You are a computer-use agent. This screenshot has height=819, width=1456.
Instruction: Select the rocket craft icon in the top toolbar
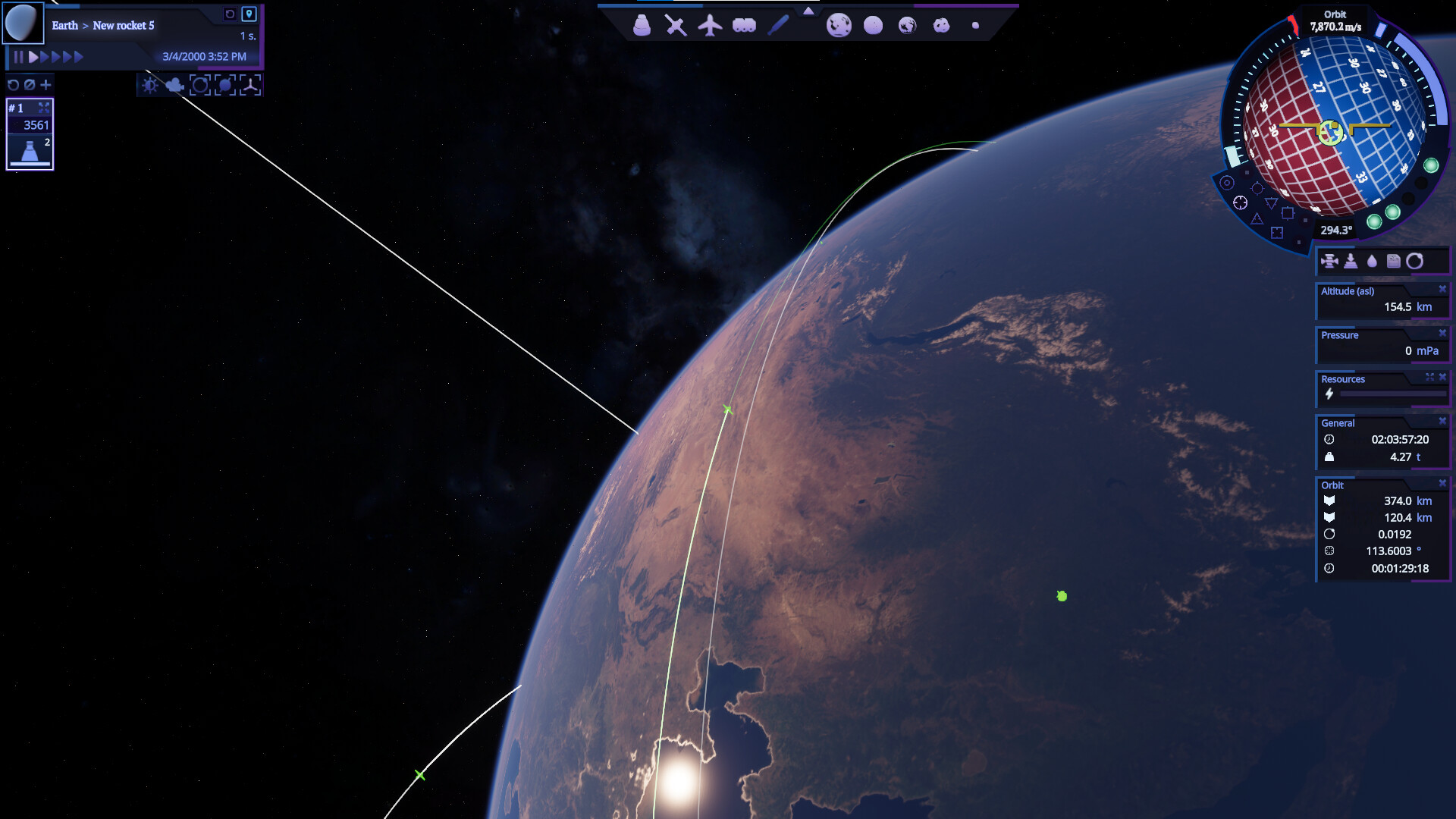[641, 25]
